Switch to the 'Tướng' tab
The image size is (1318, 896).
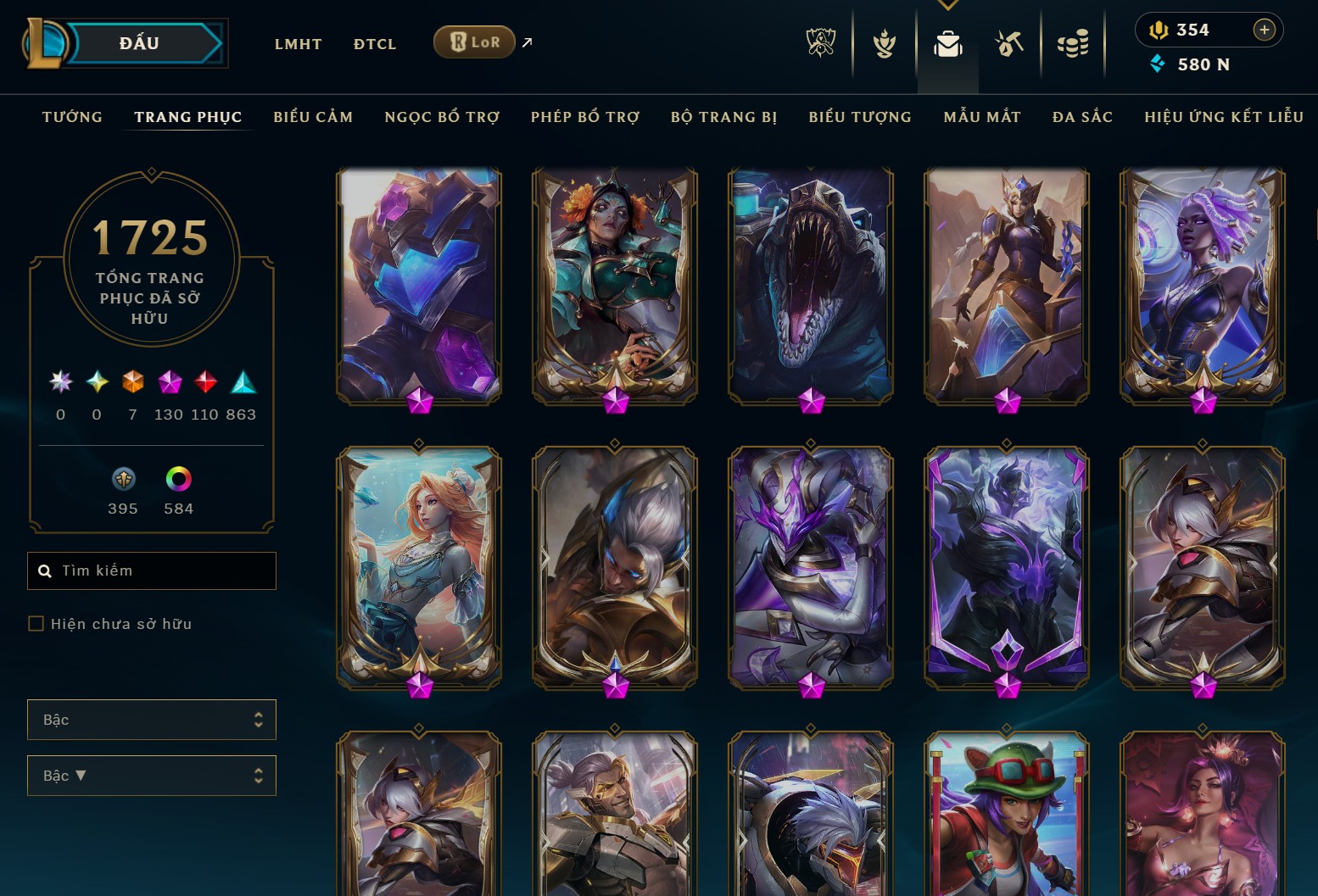tap(72, 117)
